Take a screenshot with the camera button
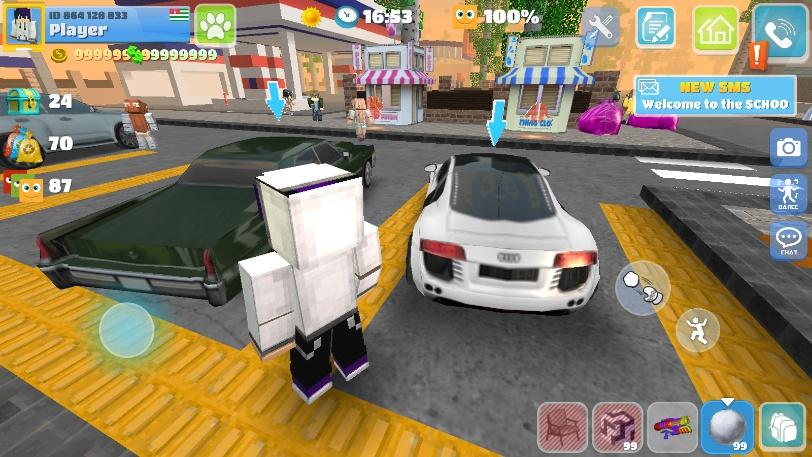This screenshot has width=812, height=457. click(x=789, y=148)
